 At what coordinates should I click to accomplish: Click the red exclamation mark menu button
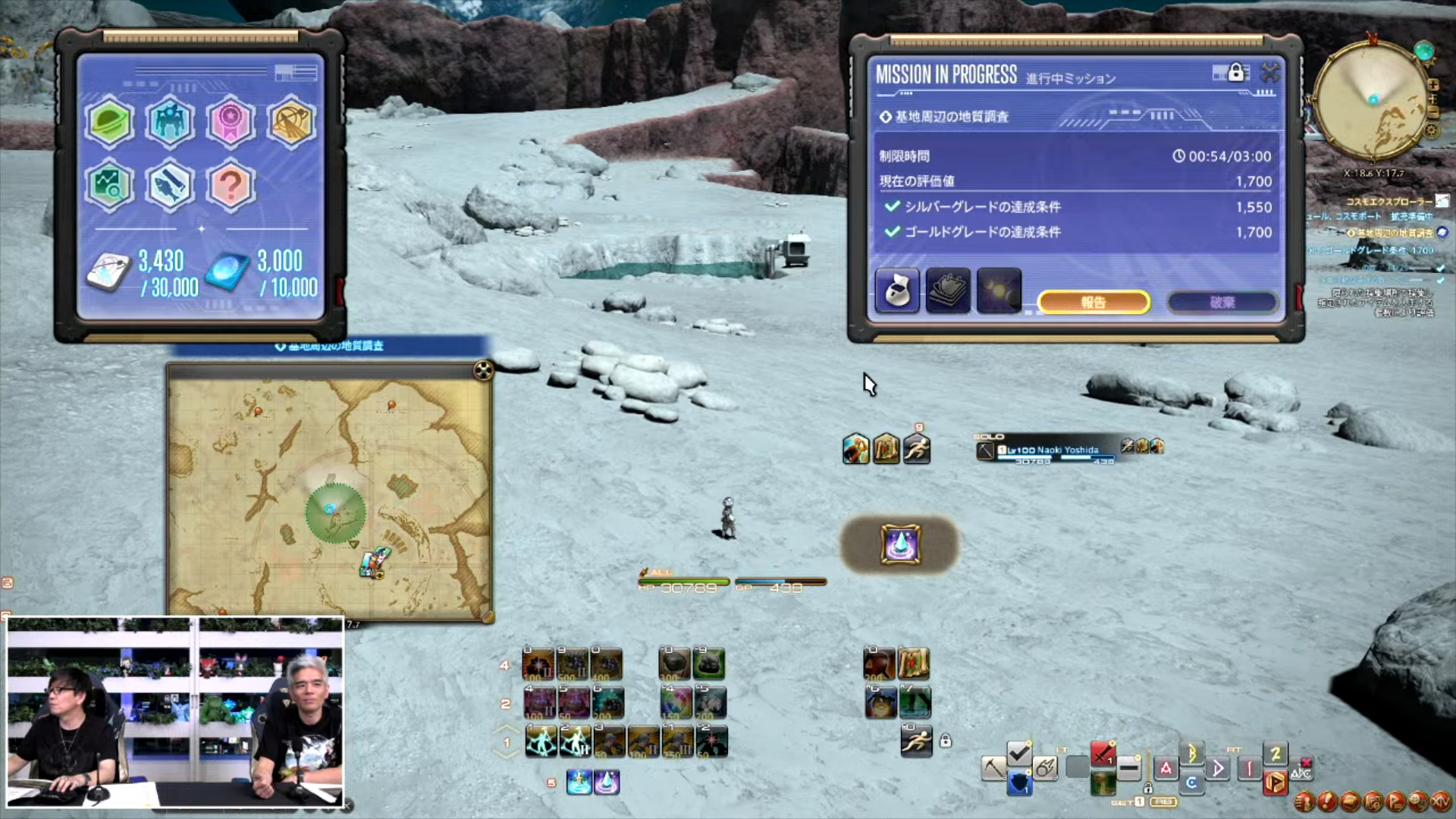point(1326,801)
